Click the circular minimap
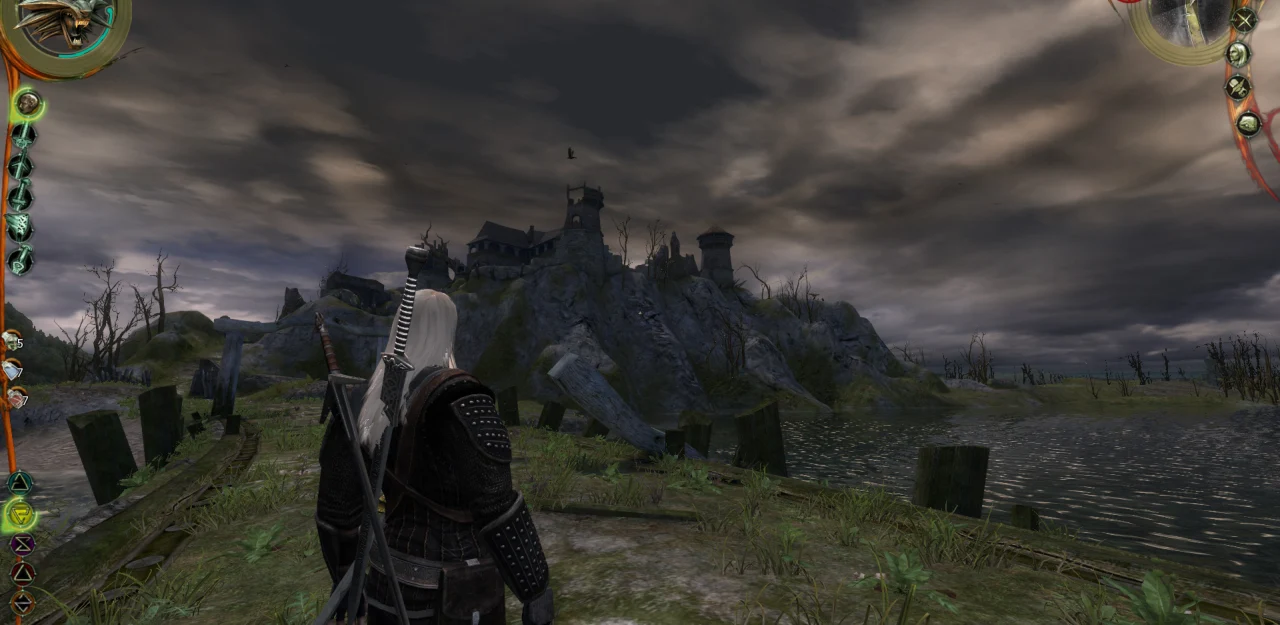Image resolution: width=1280 pixels, height=625 pixels. (1187, 22)
